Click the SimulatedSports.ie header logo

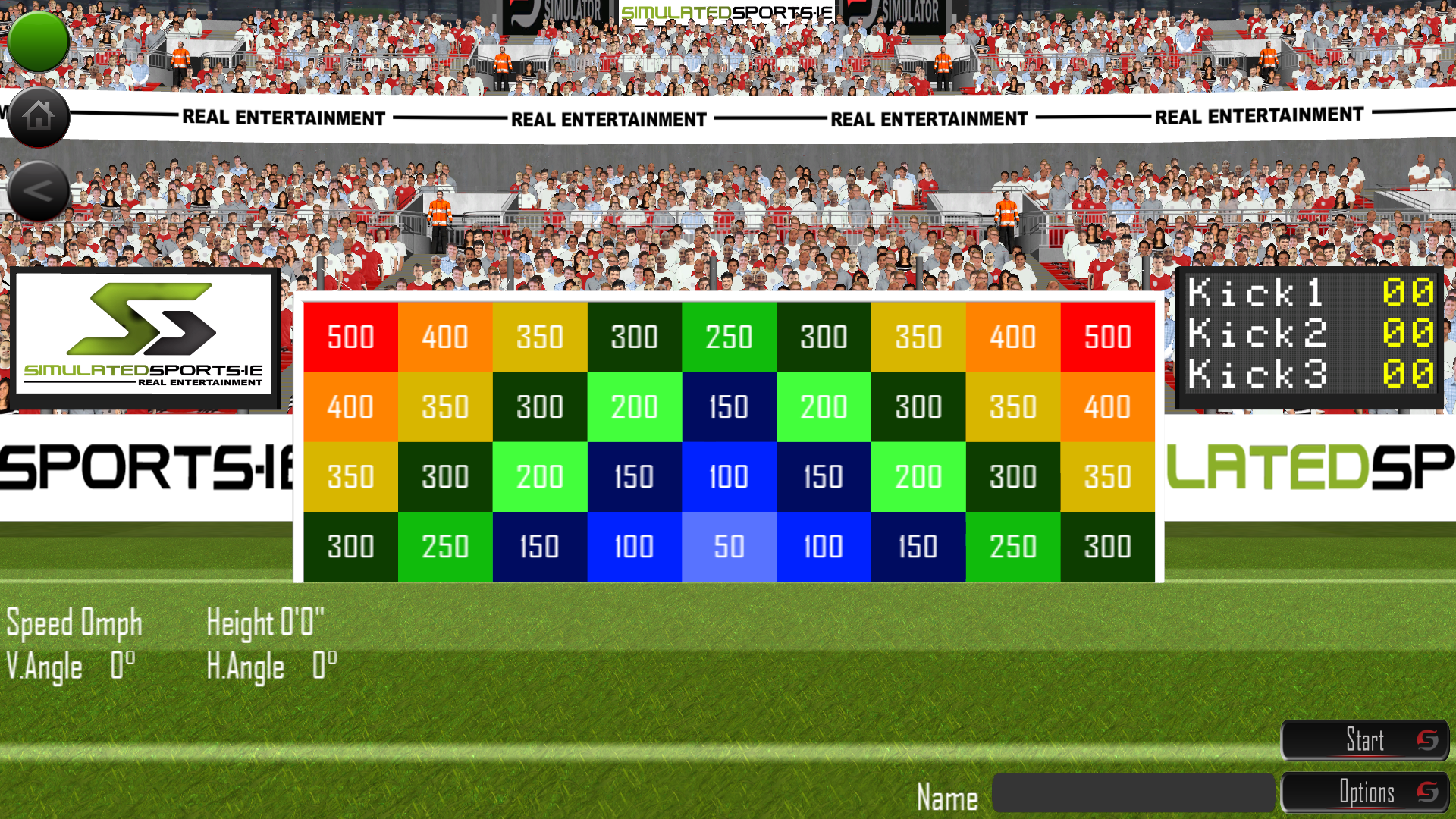click(726, 11)
